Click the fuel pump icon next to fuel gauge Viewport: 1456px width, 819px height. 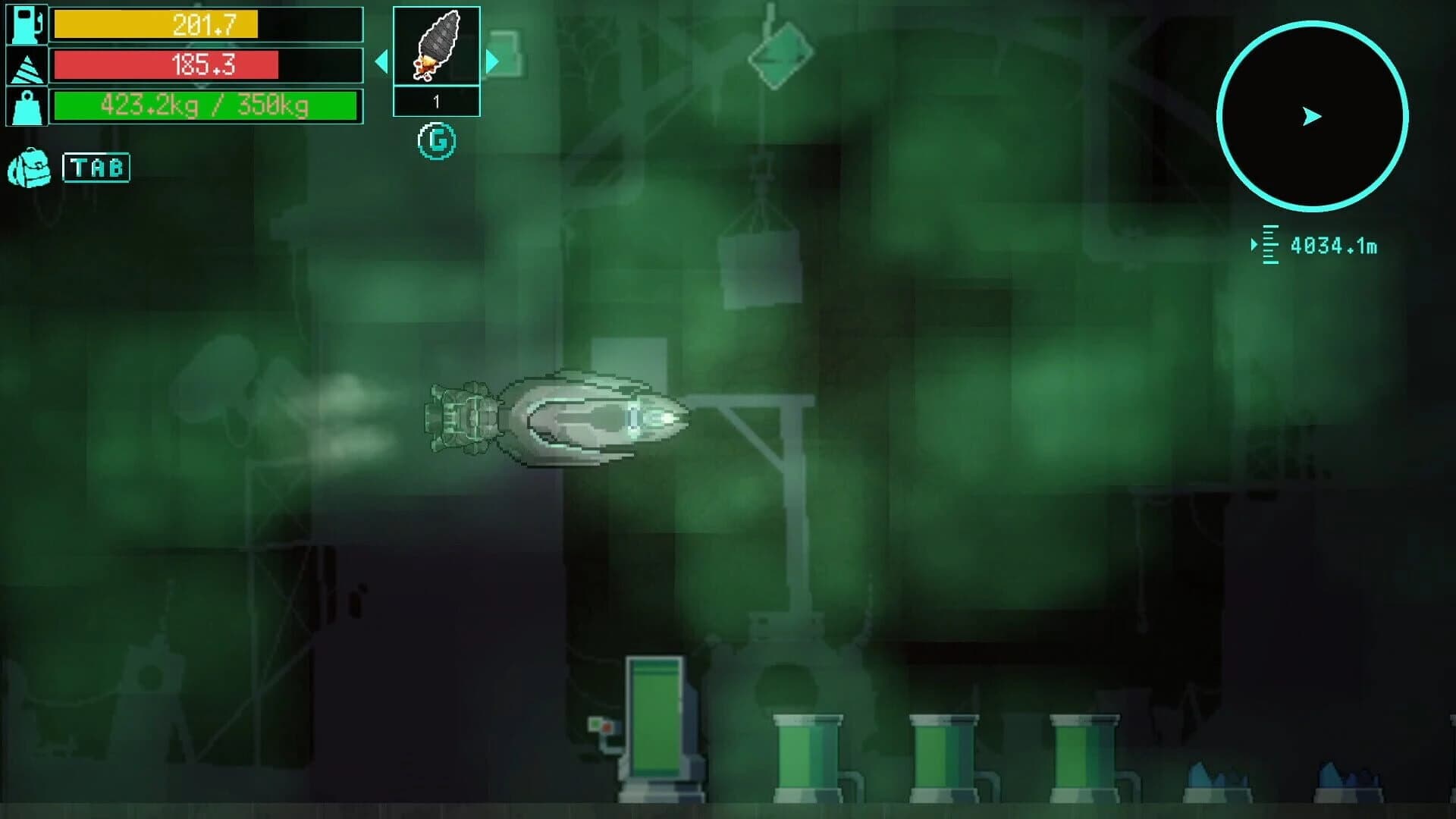tap(25, 25)
